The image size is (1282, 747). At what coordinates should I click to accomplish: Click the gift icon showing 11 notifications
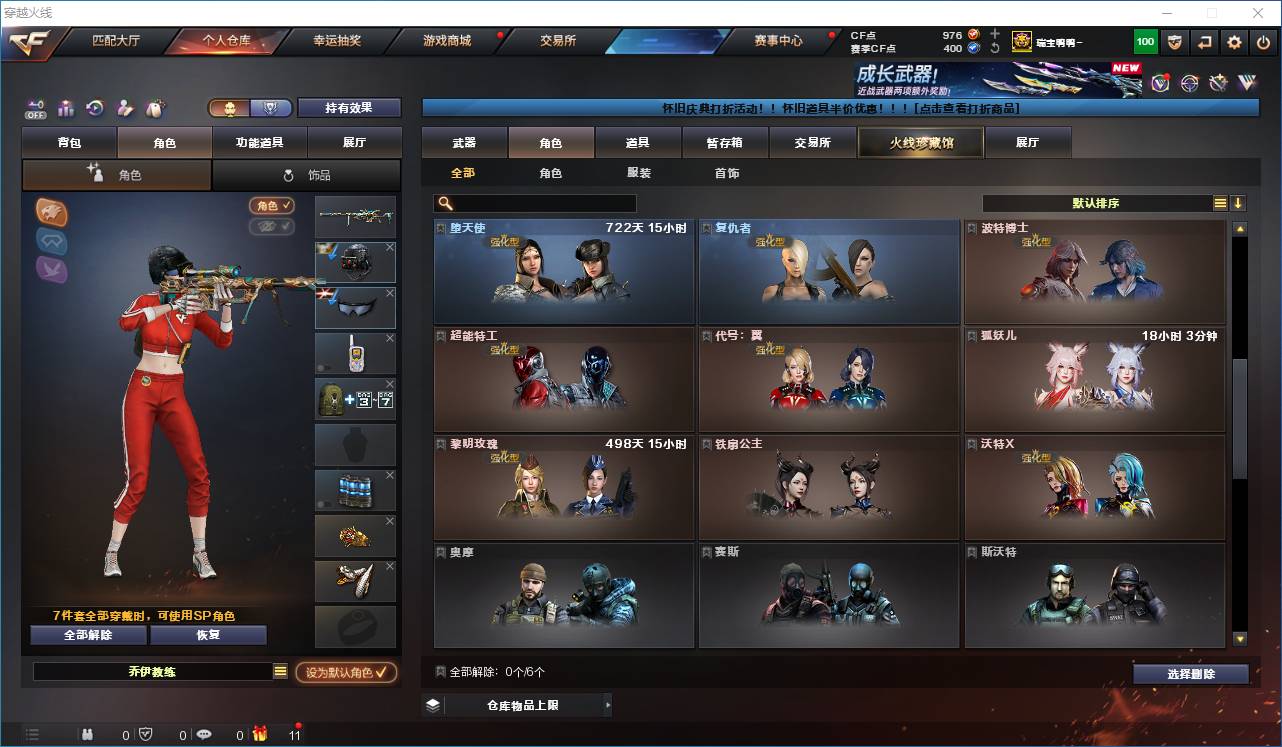pos(260,732)
